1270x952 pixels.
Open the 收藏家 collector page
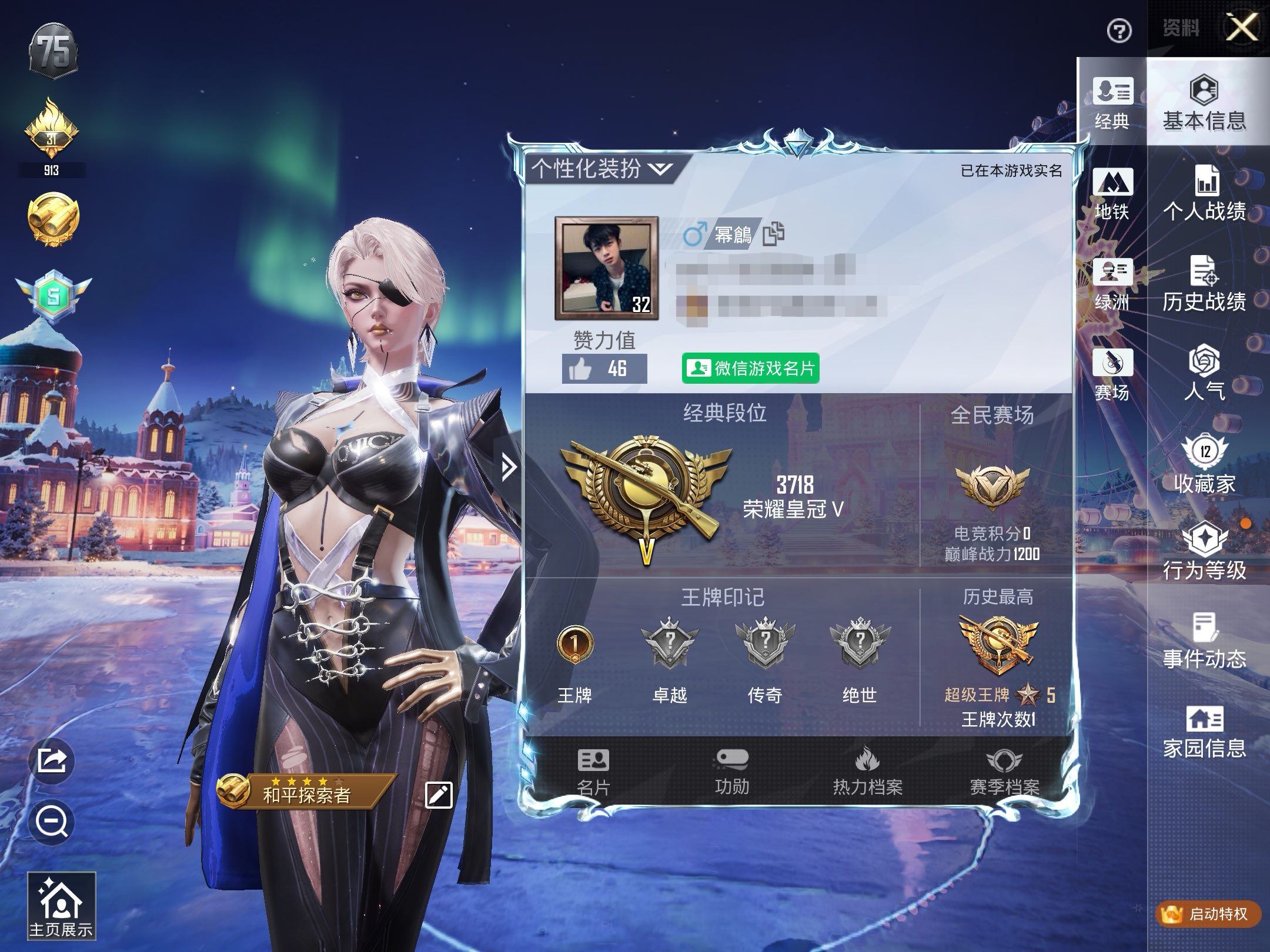click(x=1205, y=464)
